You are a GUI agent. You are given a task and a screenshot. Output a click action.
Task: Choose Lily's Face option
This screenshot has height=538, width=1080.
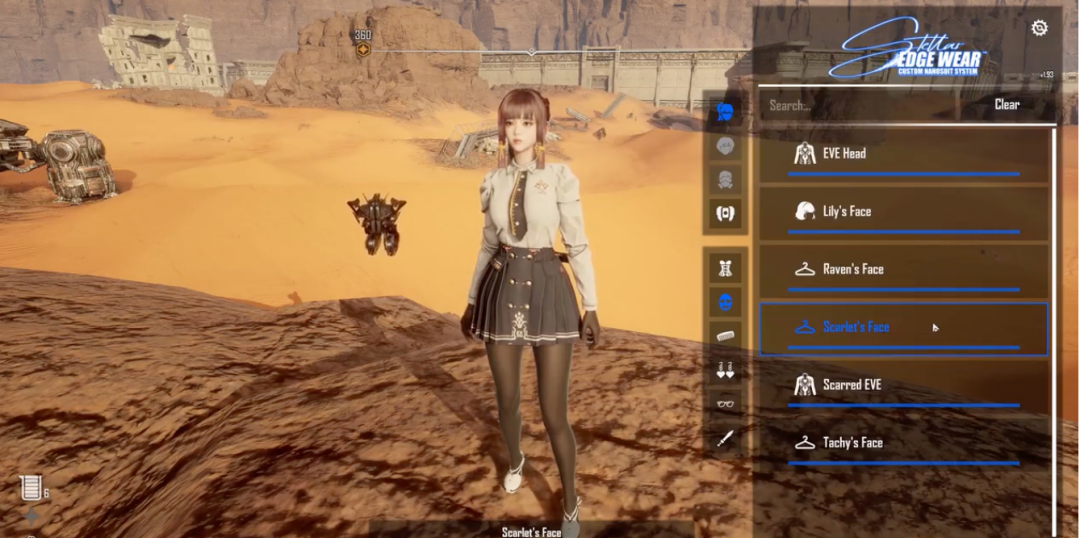903,213
